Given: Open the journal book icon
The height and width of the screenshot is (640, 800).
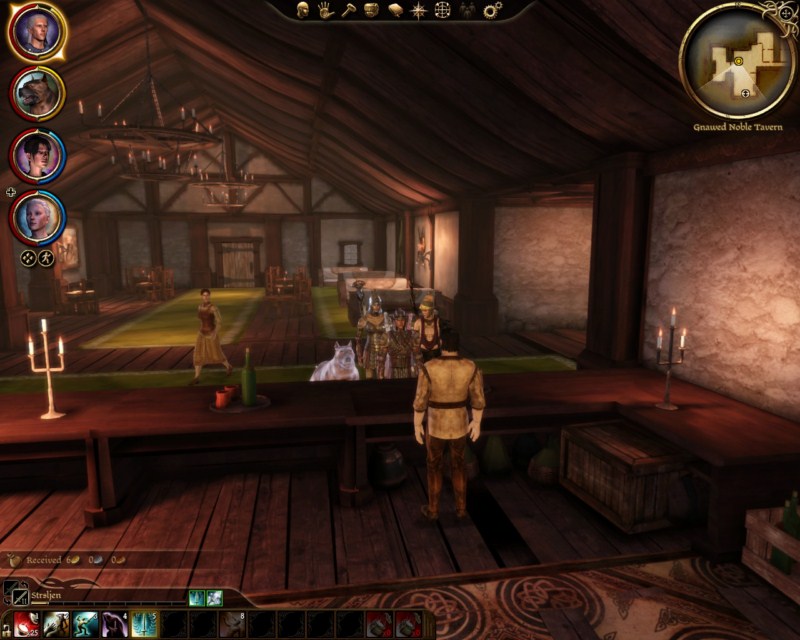Looking at the screenshot, I should [395, 10].
